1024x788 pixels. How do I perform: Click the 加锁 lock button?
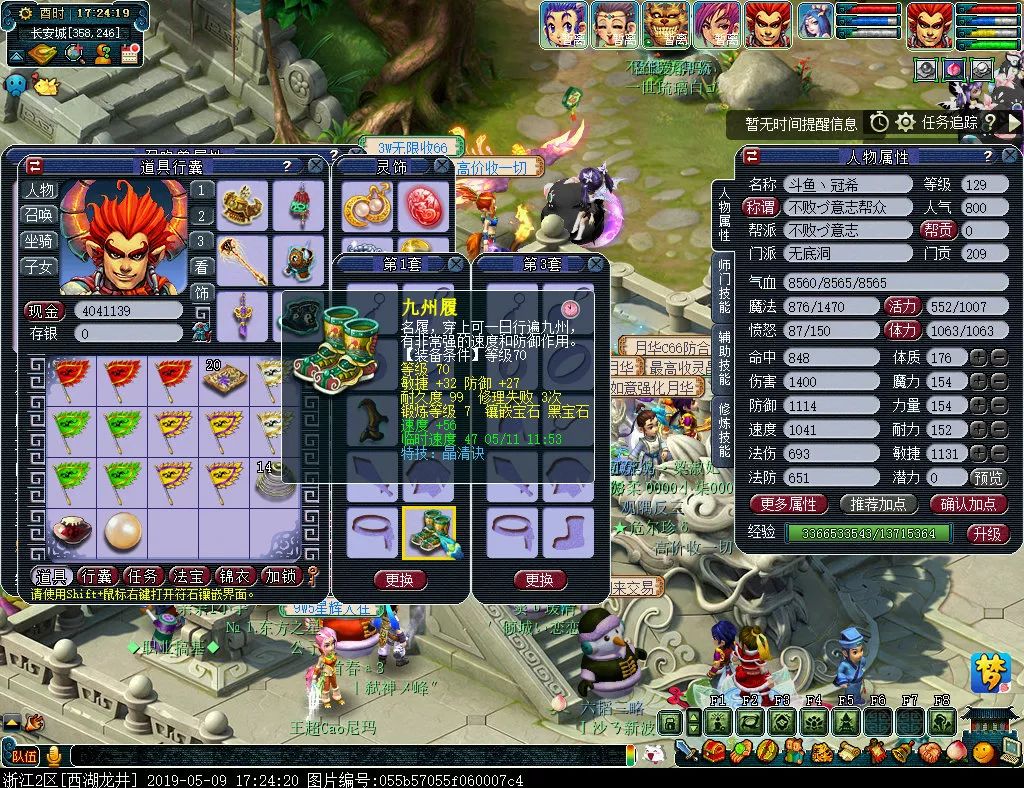point(280,576)
